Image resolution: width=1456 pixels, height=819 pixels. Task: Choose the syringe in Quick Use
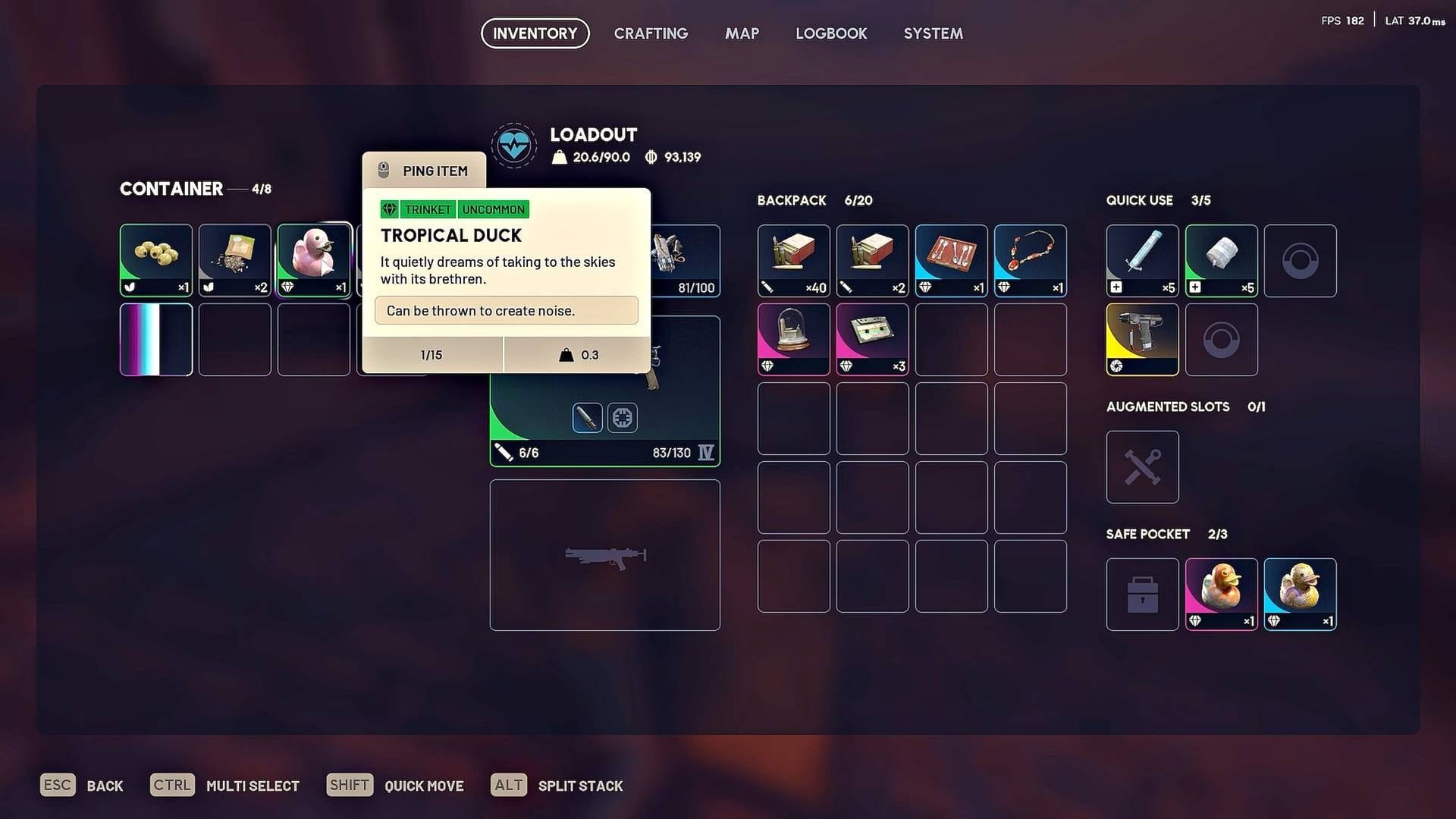click(1142, 259)
